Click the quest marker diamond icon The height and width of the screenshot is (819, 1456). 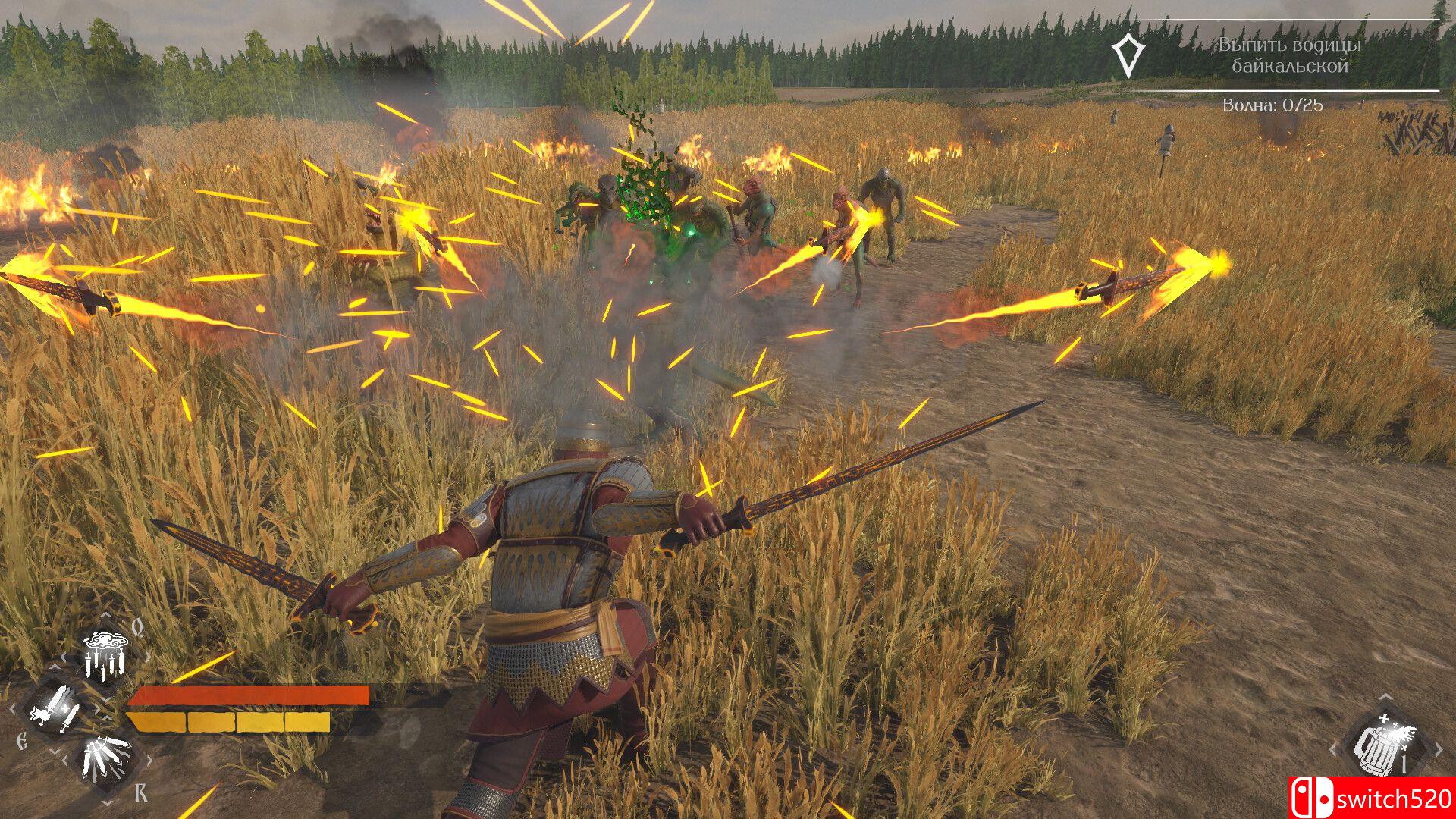coord(1128,55)
